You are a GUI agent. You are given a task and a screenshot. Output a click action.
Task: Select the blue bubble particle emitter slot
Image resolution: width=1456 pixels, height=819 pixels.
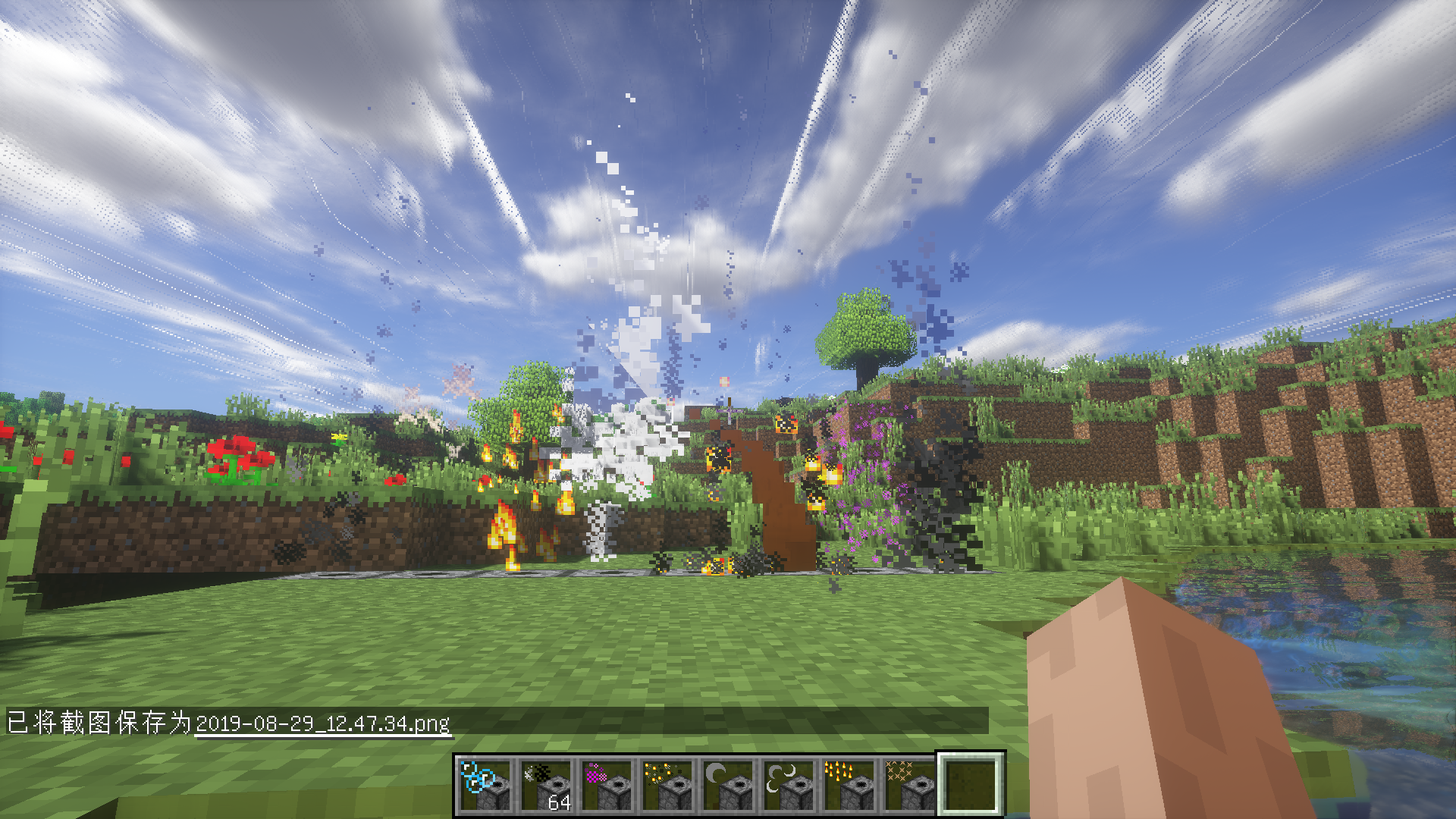coord(486,786)
